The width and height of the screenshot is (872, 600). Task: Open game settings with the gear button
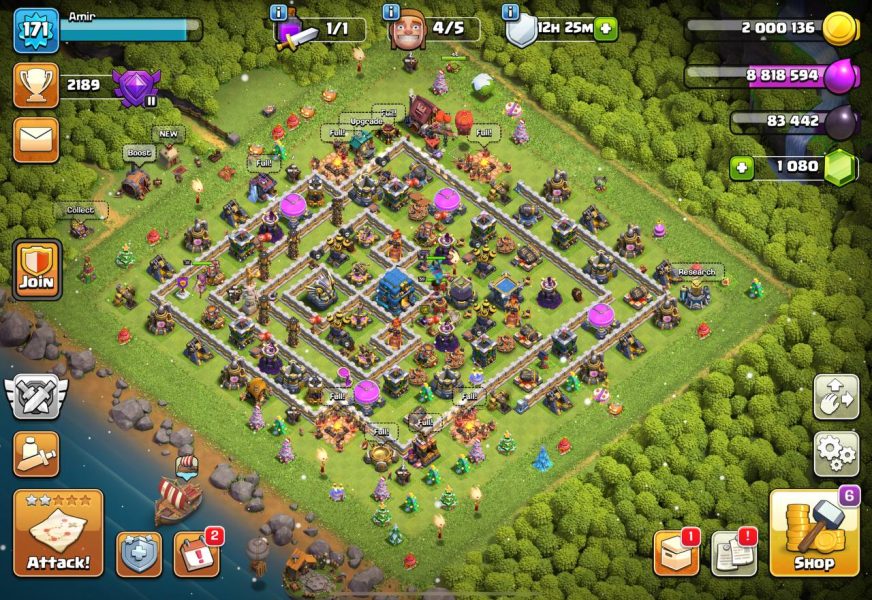836,454
